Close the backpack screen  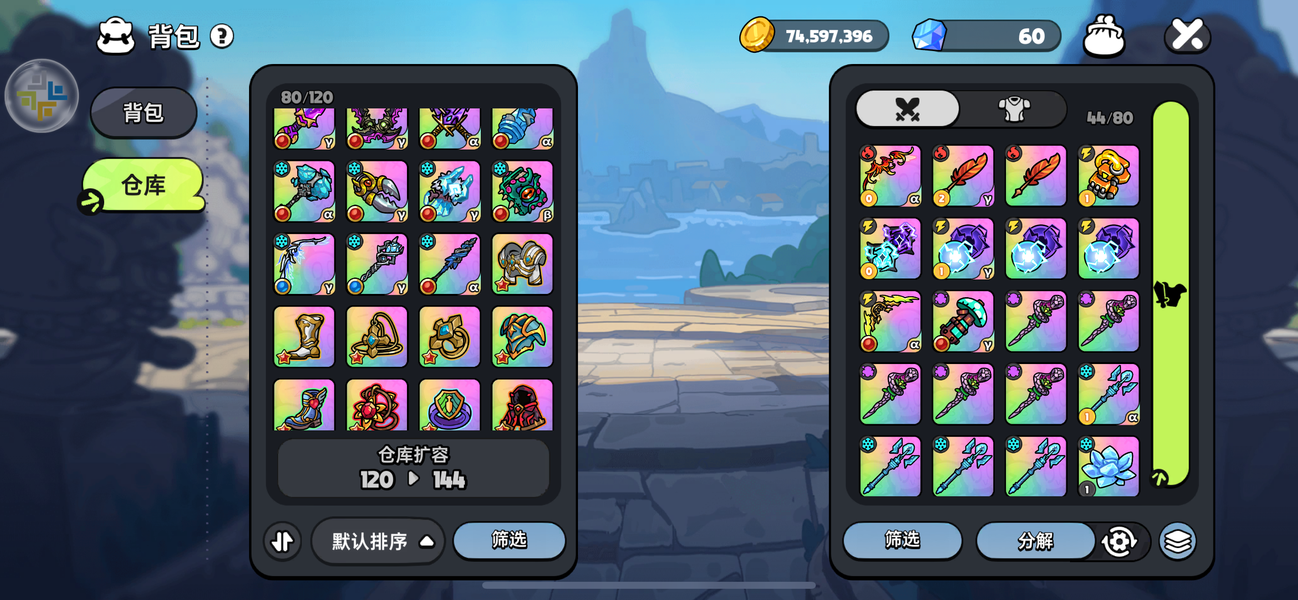point(1187,36)
